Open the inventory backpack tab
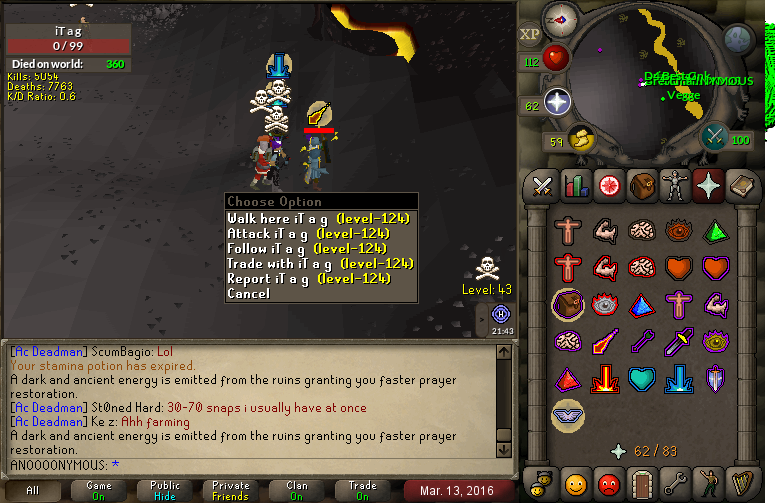 [641, 185]
